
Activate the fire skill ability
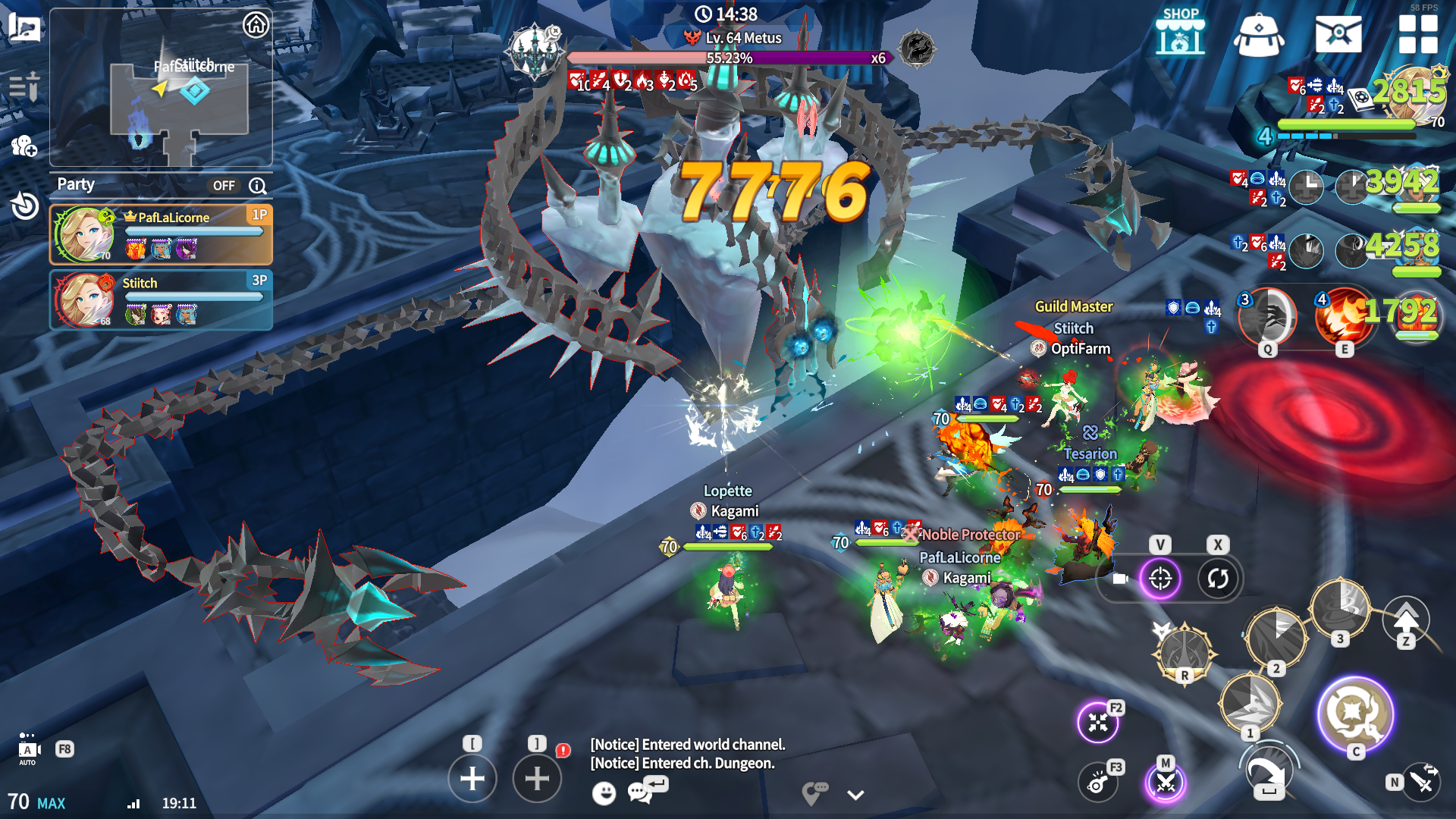point(1343,317)
